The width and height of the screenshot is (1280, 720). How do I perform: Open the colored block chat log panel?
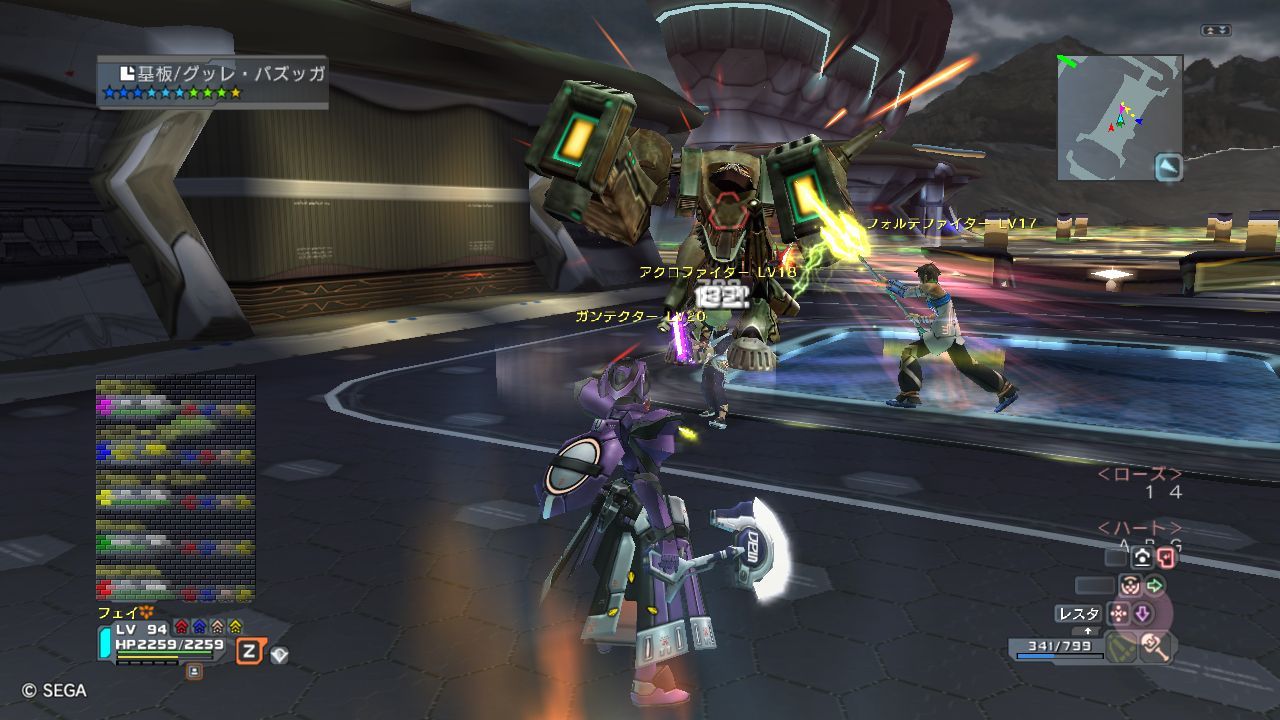tap(175, 488)
